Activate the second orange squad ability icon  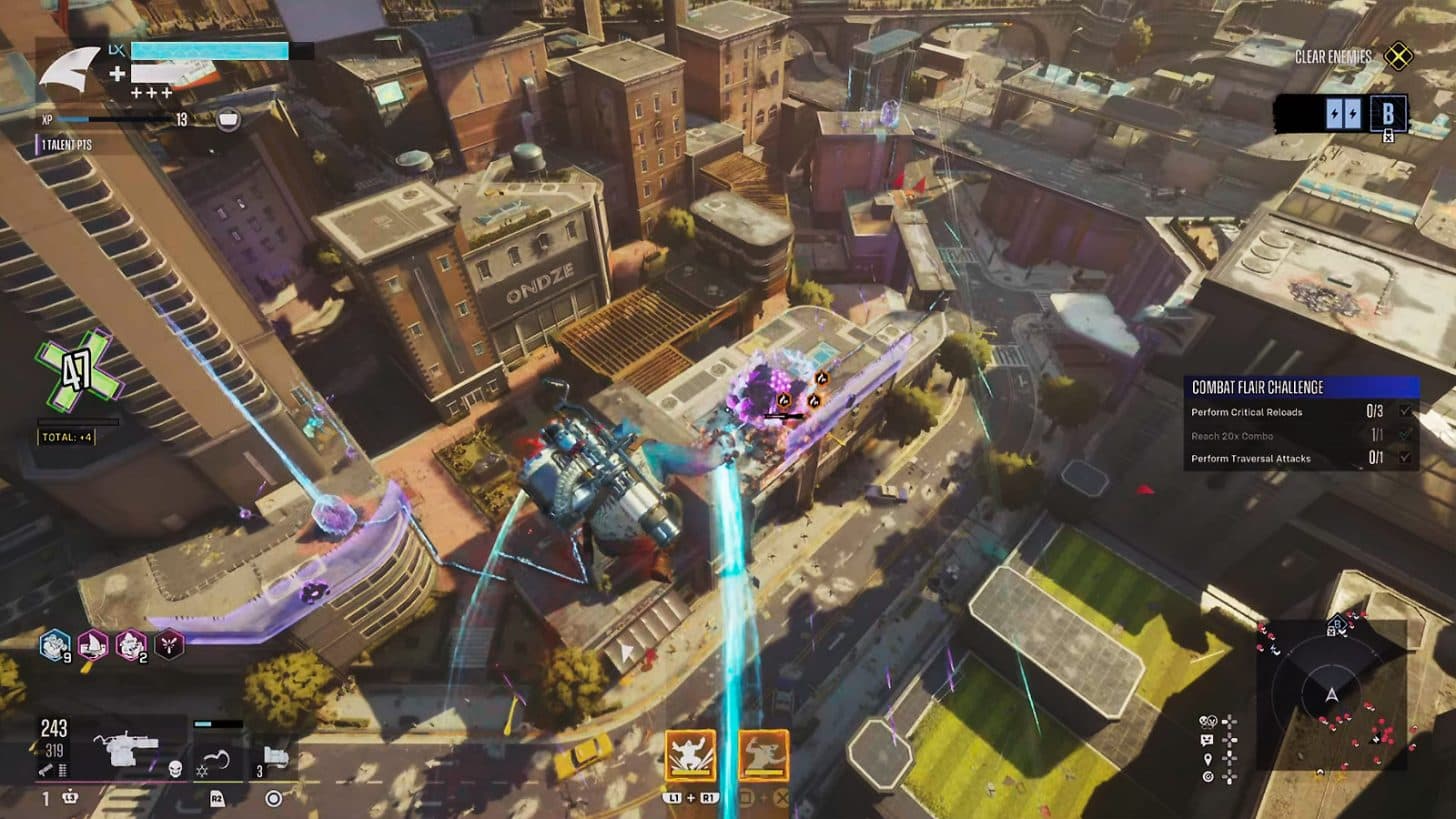click(764, 755)
